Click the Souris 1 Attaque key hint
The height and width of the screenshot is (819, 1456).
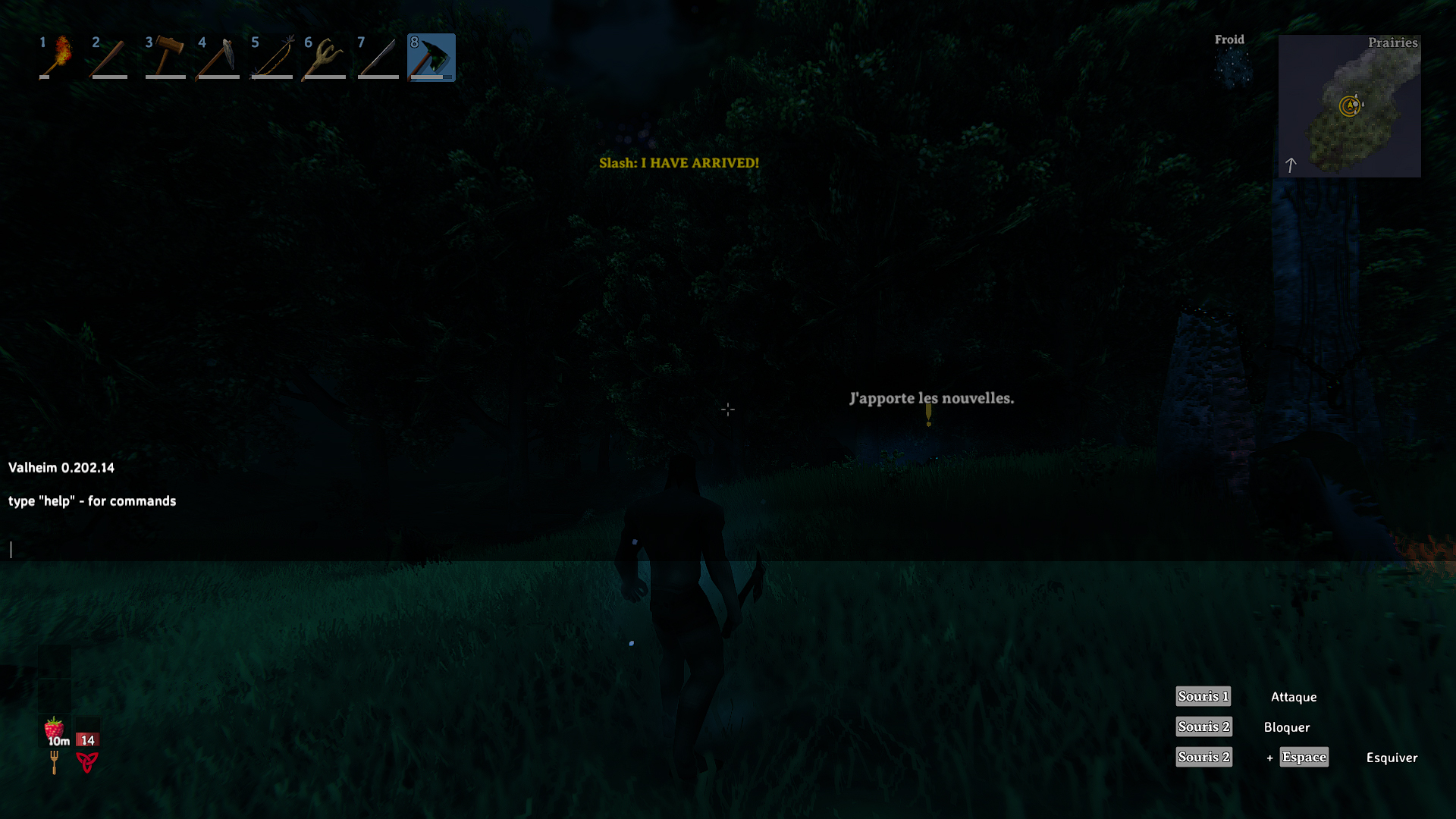pyautogui.click(x=1203, y=696)
